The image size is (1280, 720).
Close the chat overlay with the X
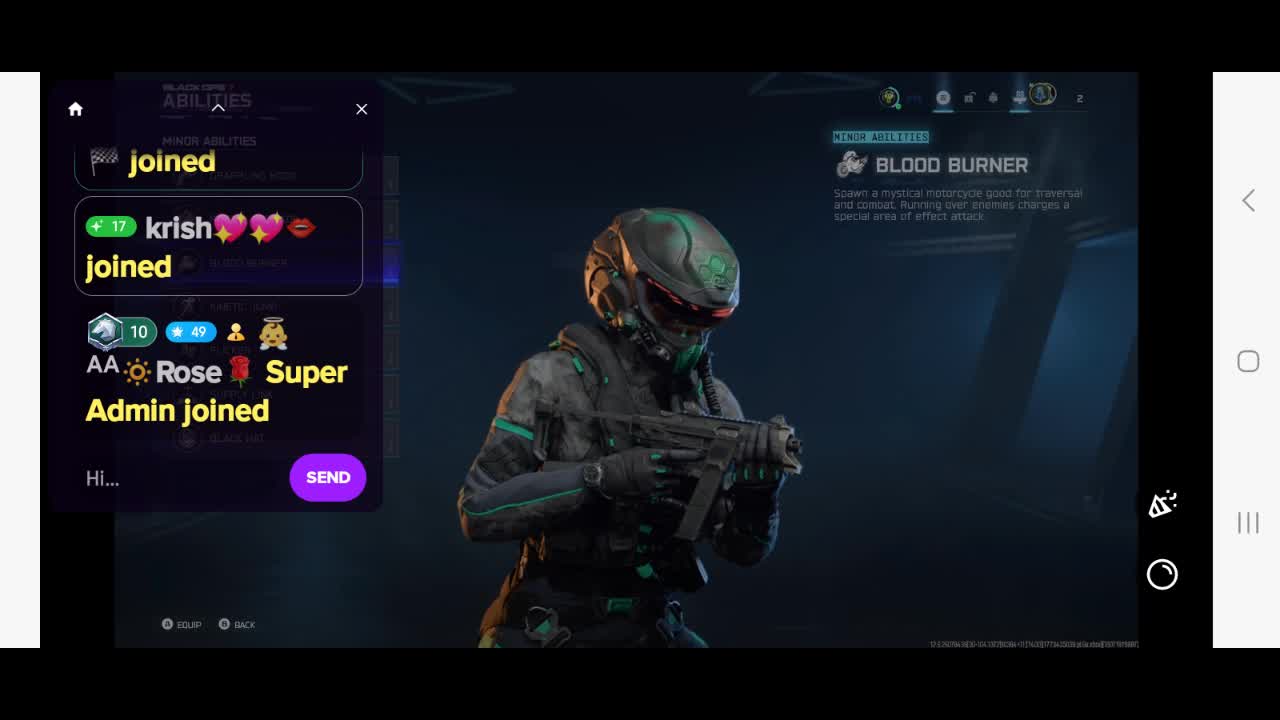pos(361,109)
